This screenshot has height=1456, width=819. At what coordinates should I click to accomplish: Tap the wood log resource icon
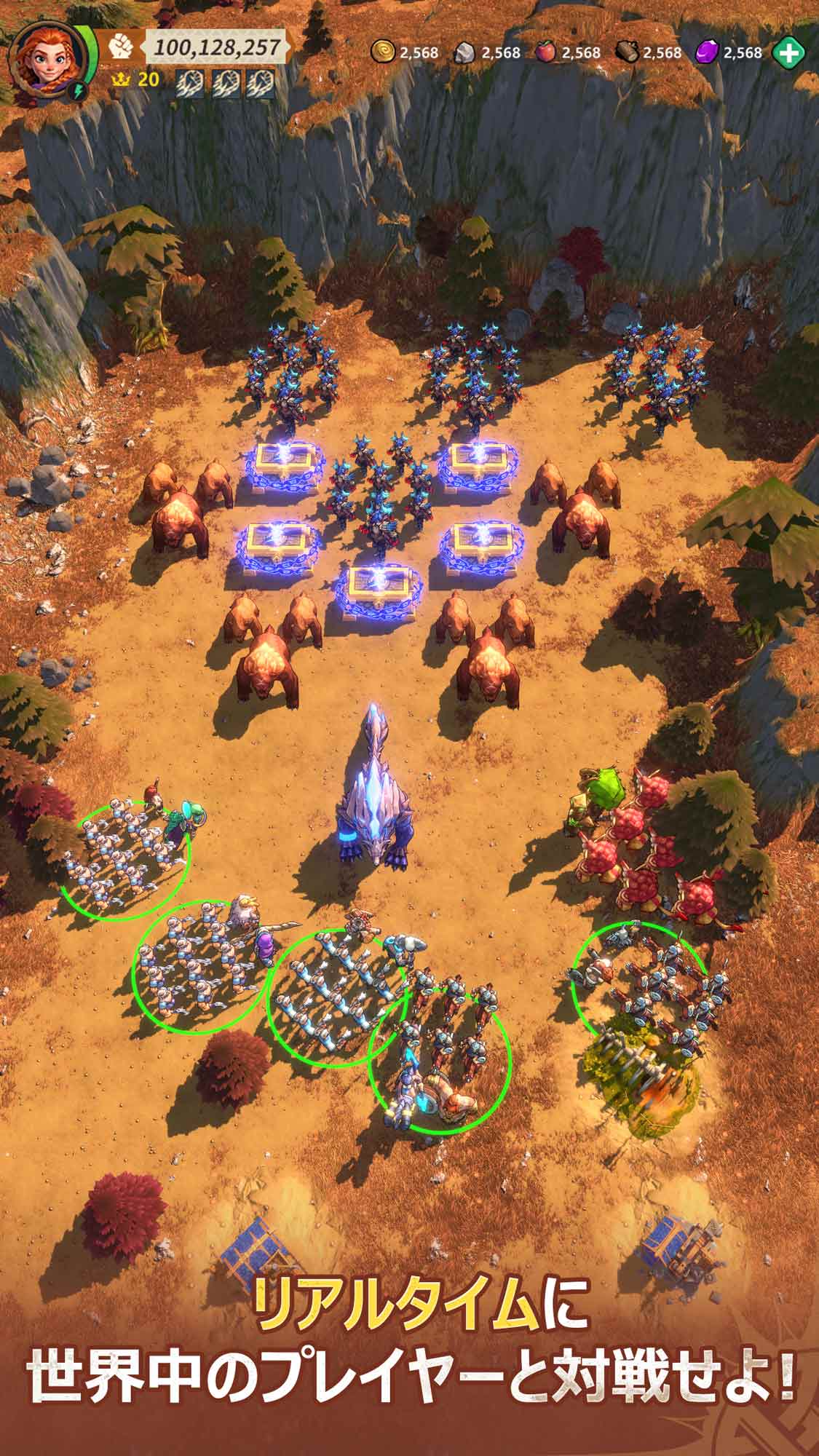coord(627,52)
